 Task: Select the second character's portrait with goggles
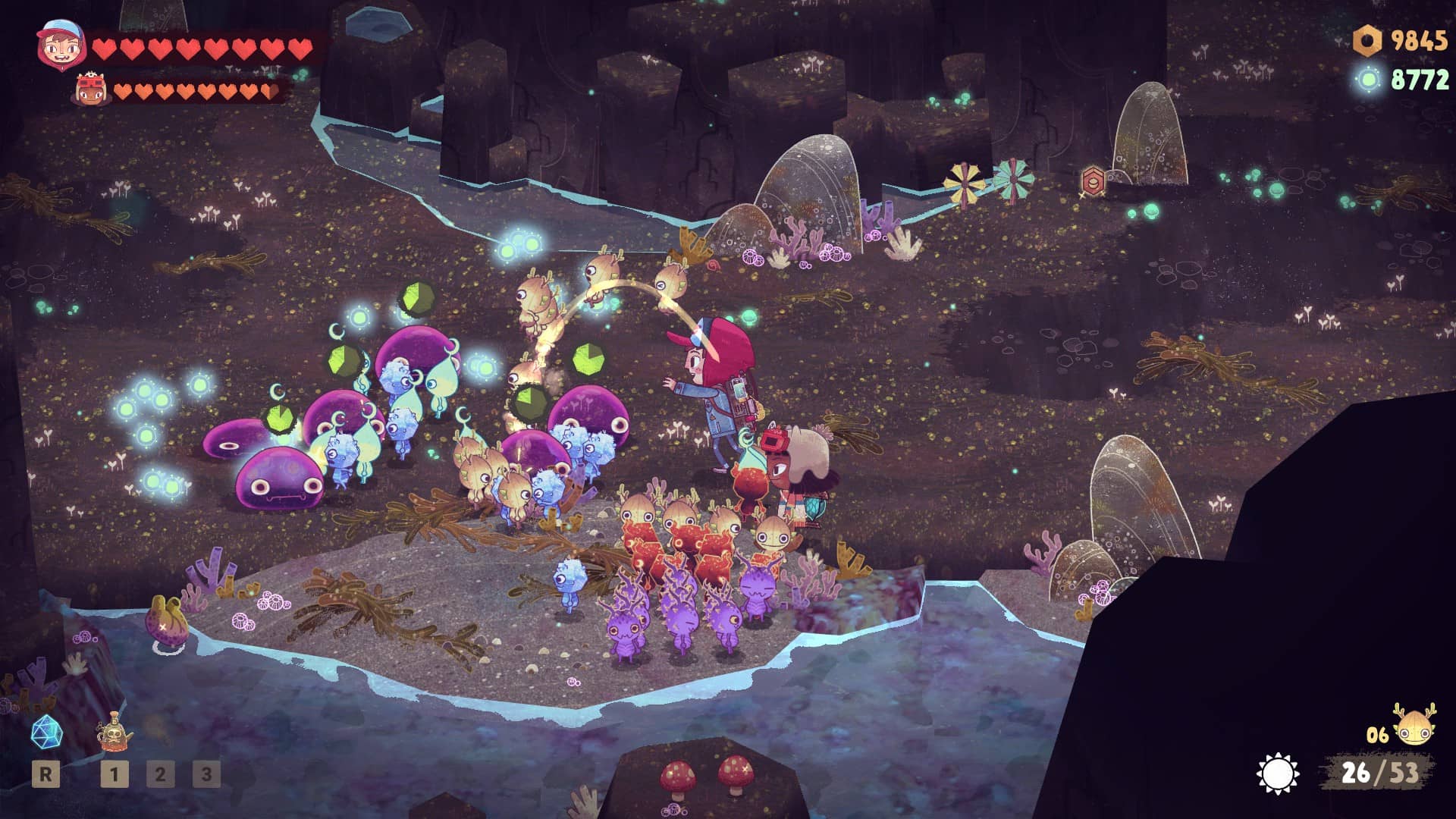[x=91, y=90]
